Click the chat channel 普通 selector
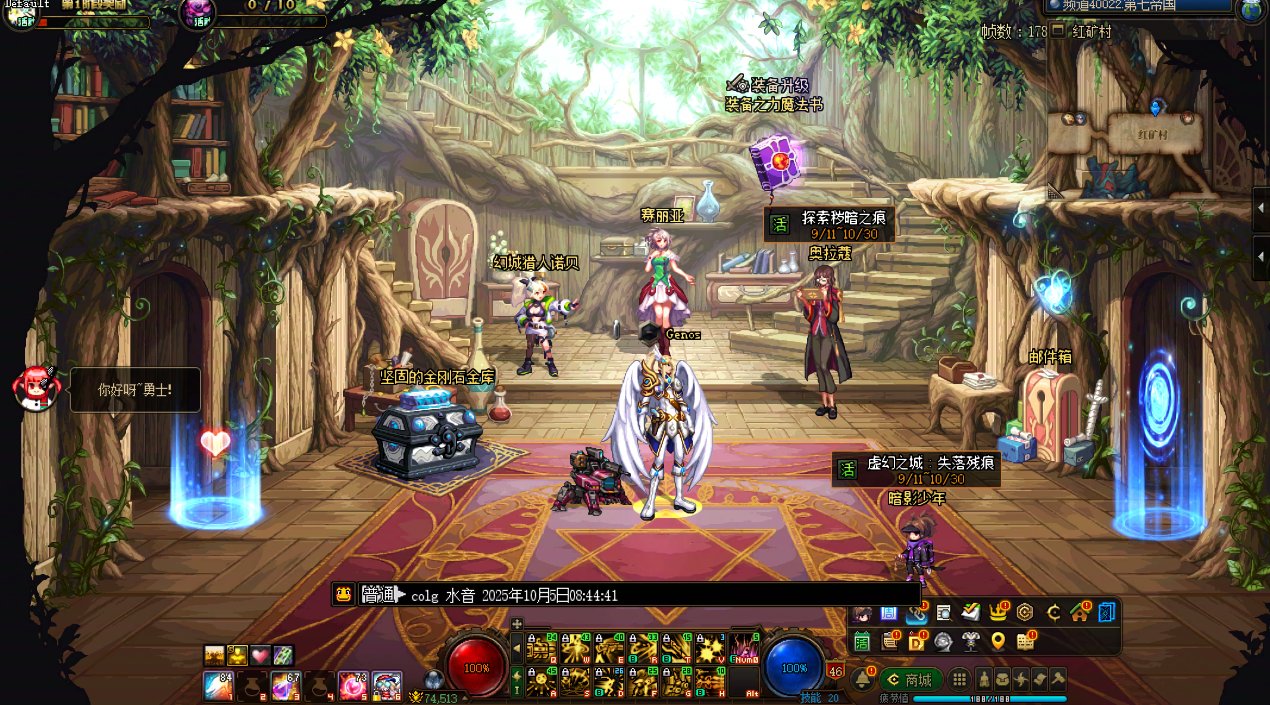Image resolution: width=1270 pixels, height=705 pixels. (383, 595)
